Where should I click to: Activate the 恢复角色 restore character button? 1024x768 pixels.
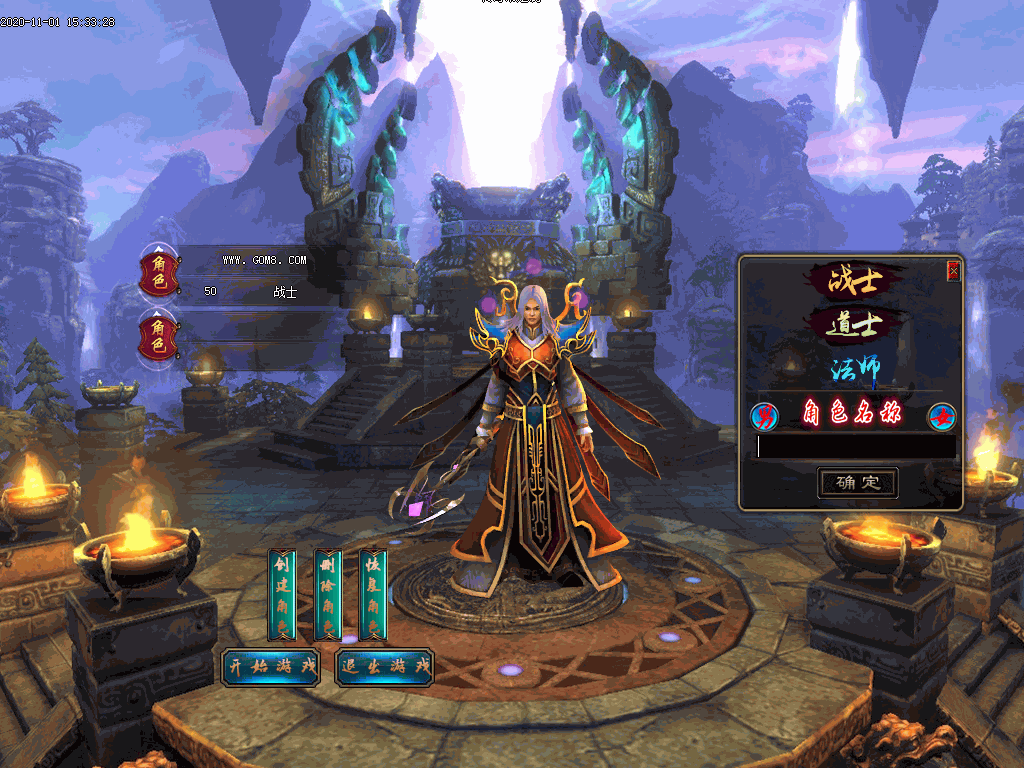coord(373,594)
